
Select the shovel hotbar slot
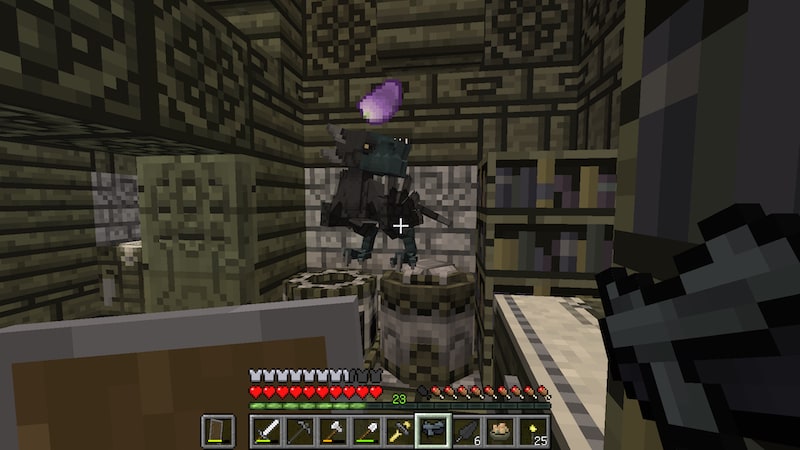tap(366, 432)
